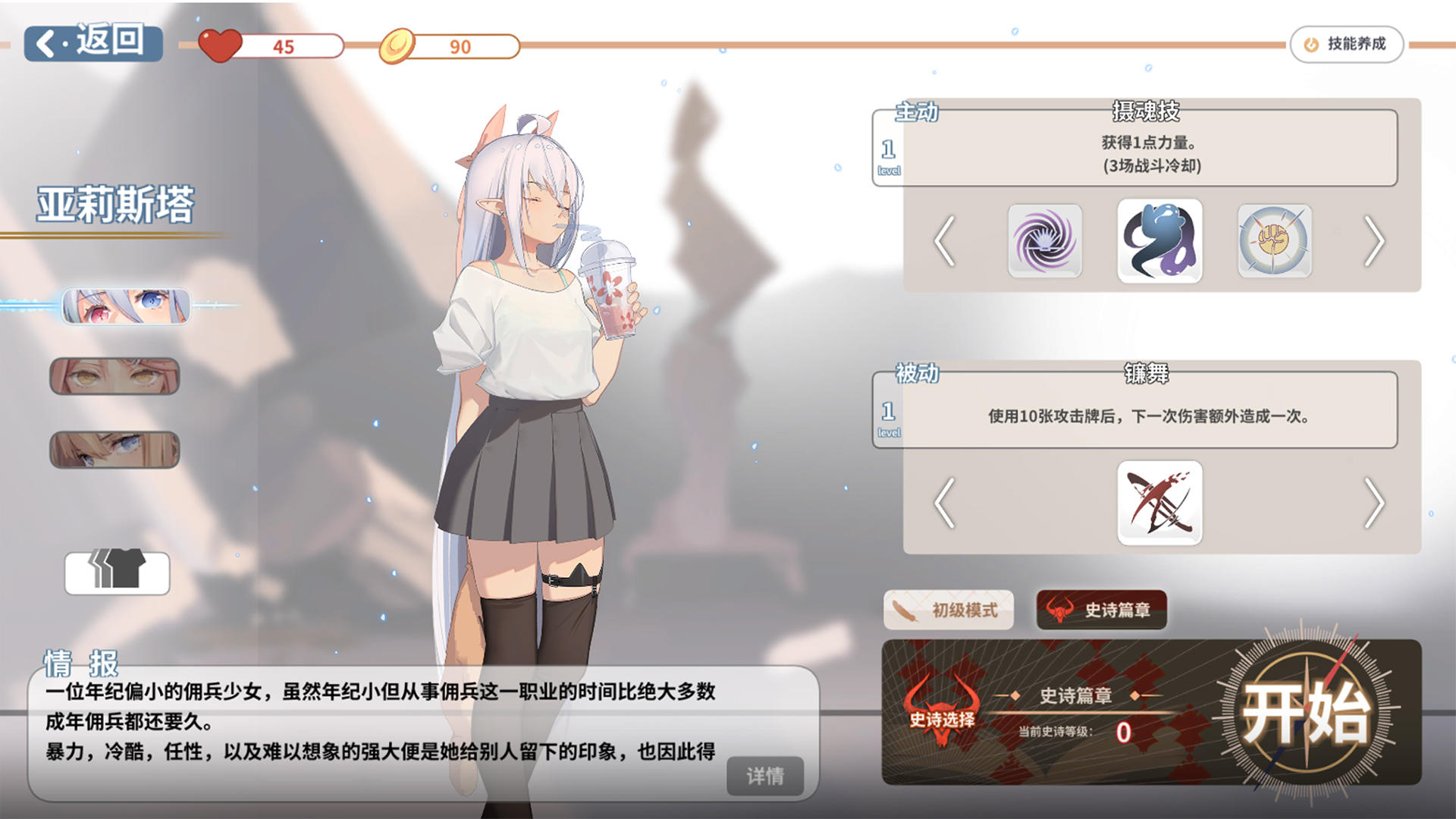Click the red bull 史诗选择 emblem

pyautogui.click(x=940, y=707)
